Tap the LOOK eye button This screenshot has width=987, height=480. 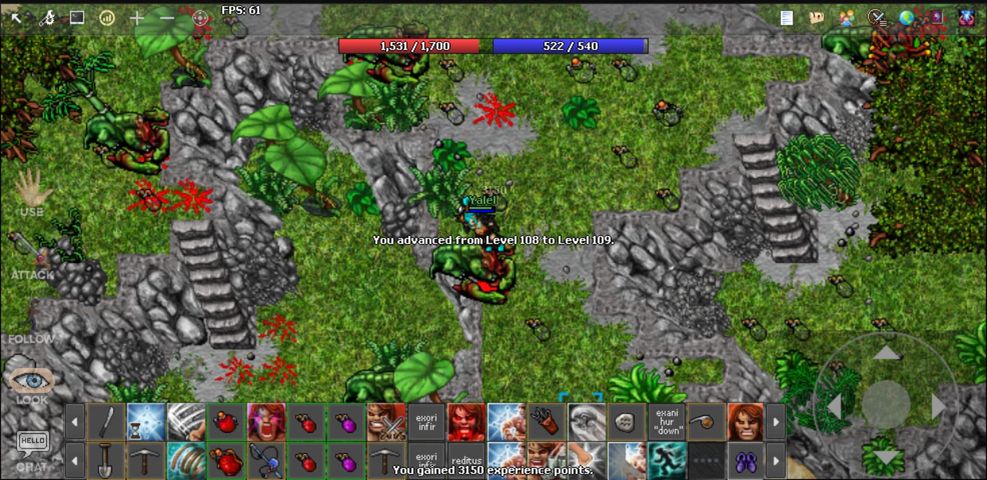pyautogui.click(x=31, y=384)
